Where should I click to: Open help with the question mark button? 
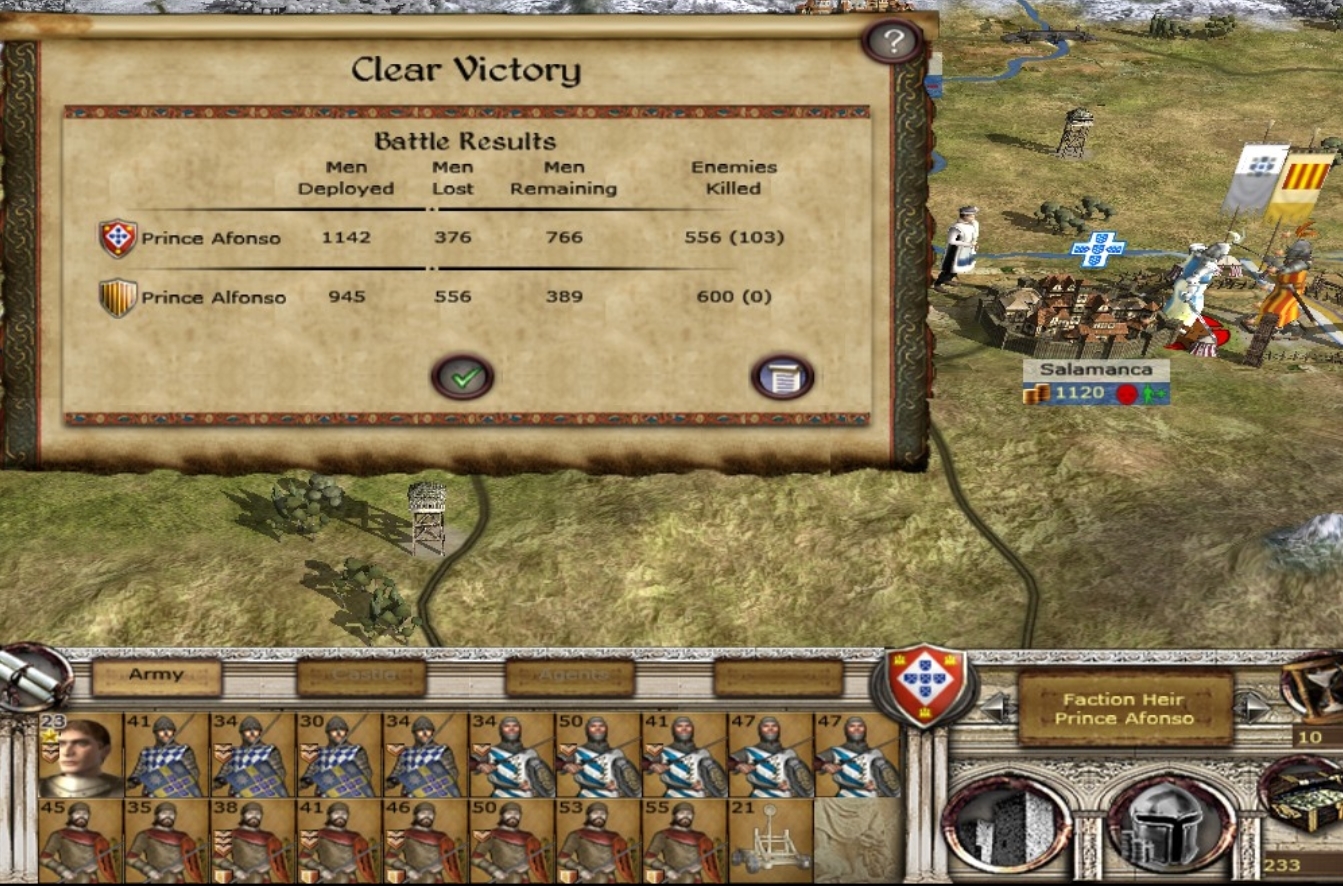(892, 41)
